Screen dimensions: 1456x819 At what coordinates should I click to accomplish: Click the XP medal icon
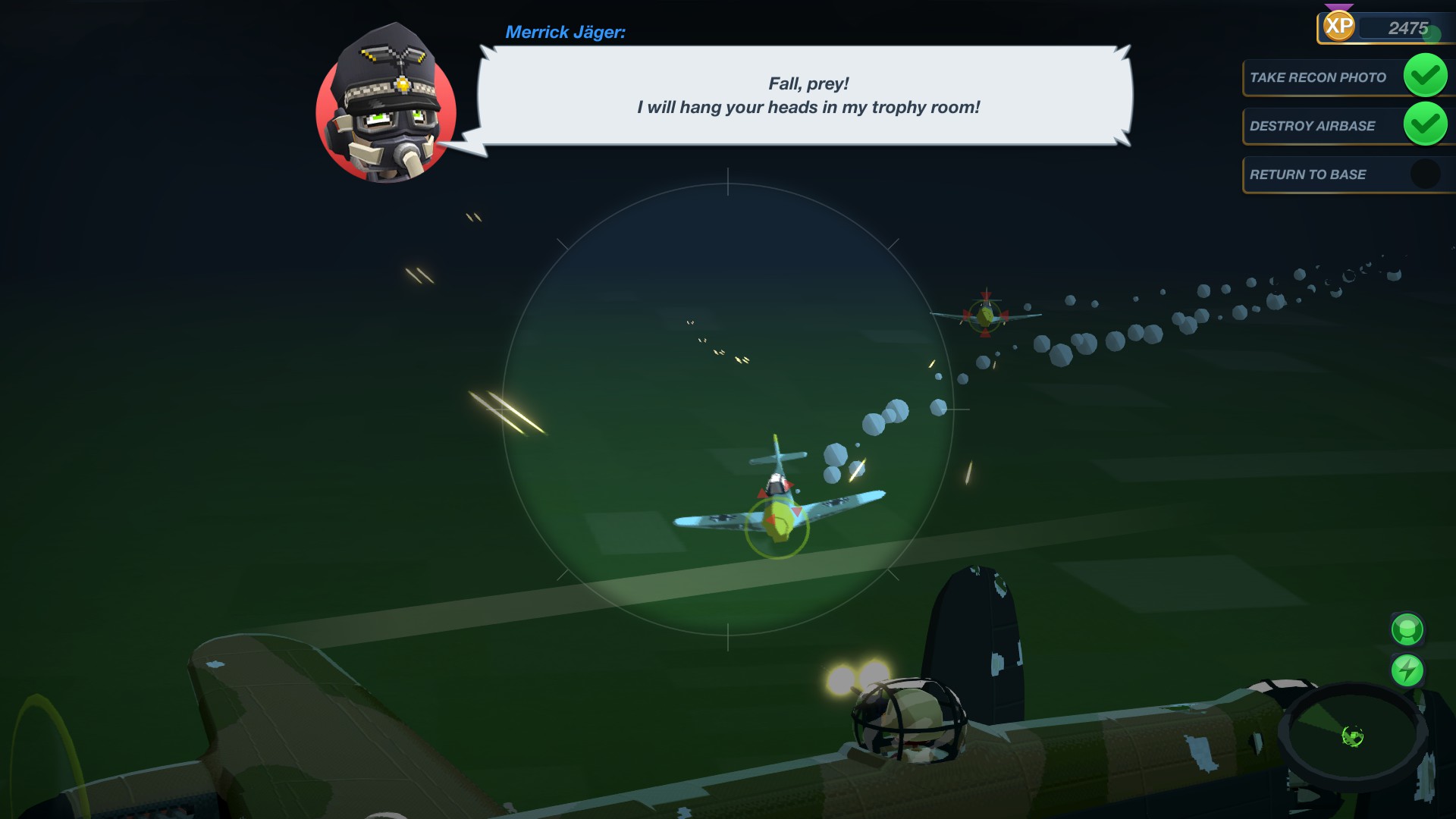point(1338,27)
